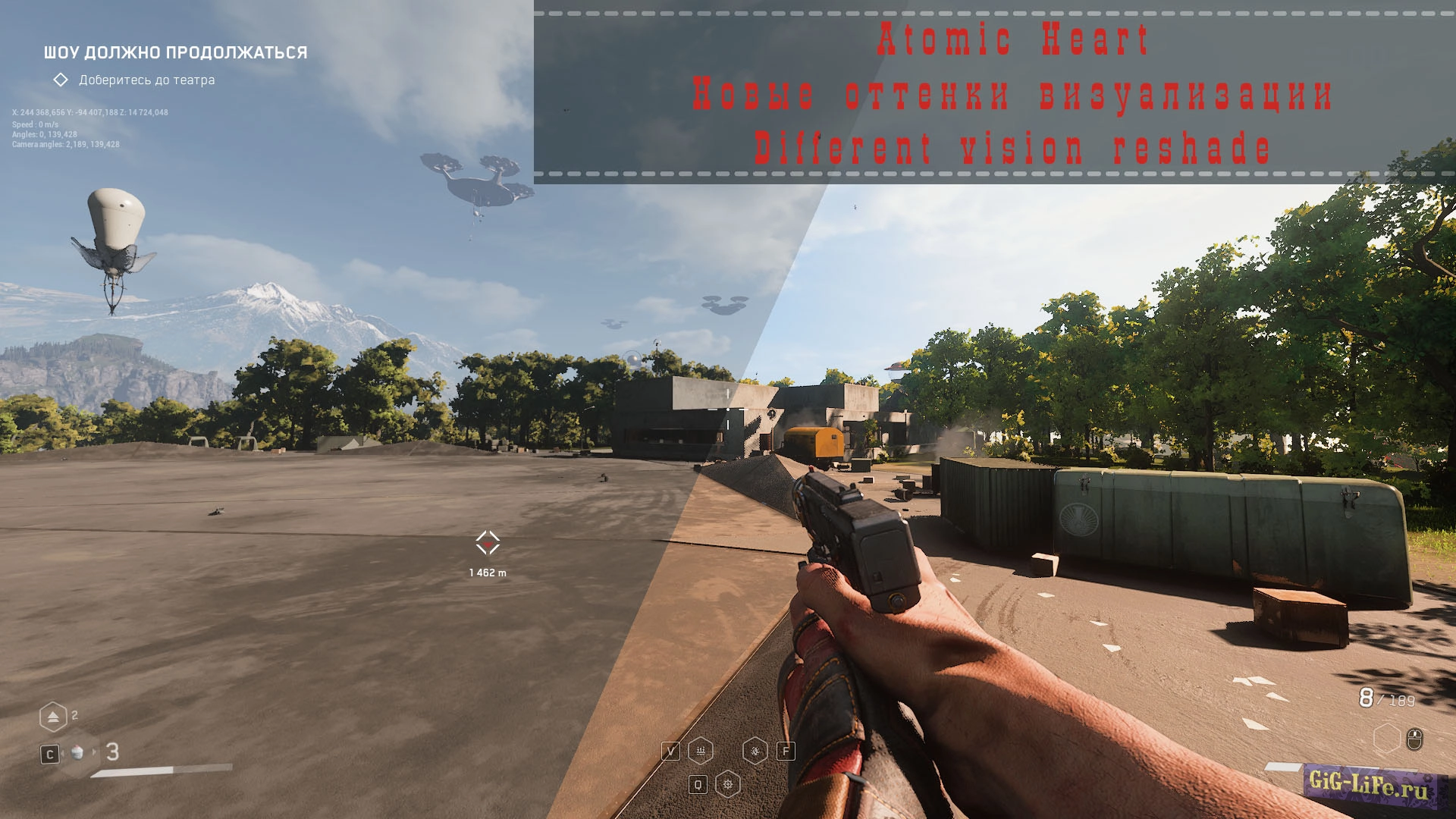Select the F keybind icon in the bottom HUD
The image size is (1456, 819).
[x=786, y=751]
